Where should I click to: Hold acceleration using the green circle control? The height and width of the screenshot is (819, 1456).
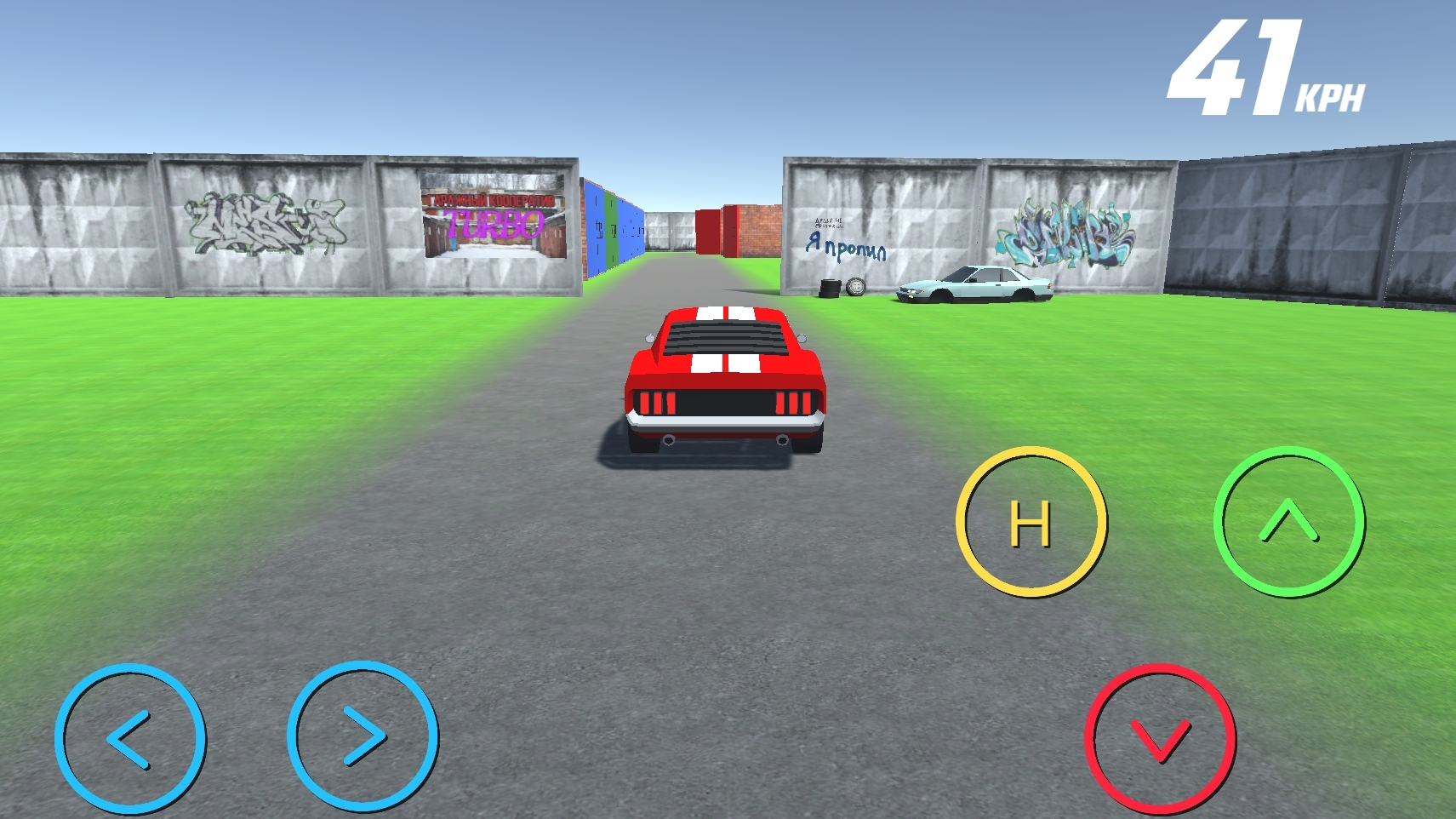(1291, 522)
